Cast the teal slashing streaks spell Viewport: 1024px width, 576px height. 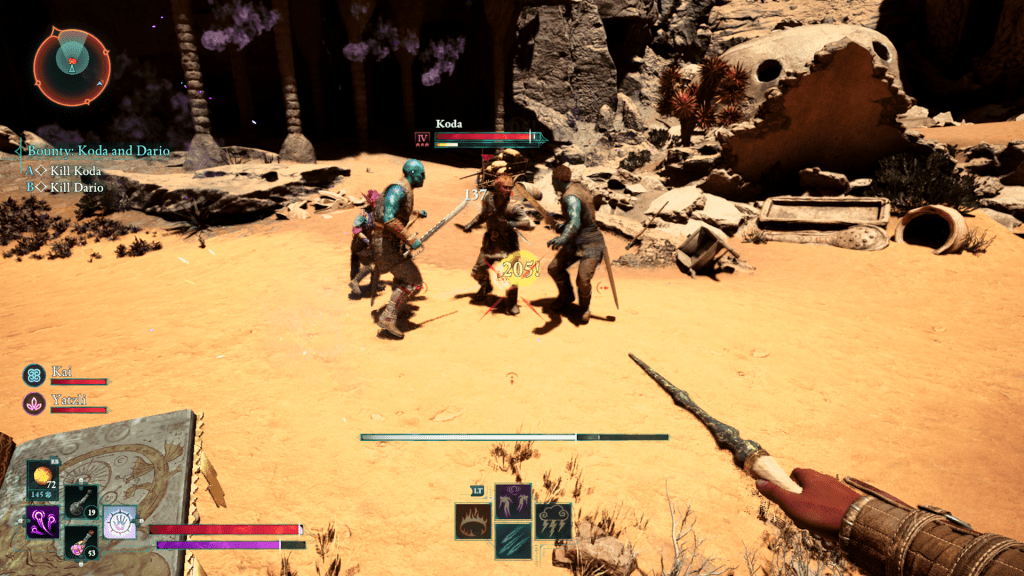pos(514,541)
